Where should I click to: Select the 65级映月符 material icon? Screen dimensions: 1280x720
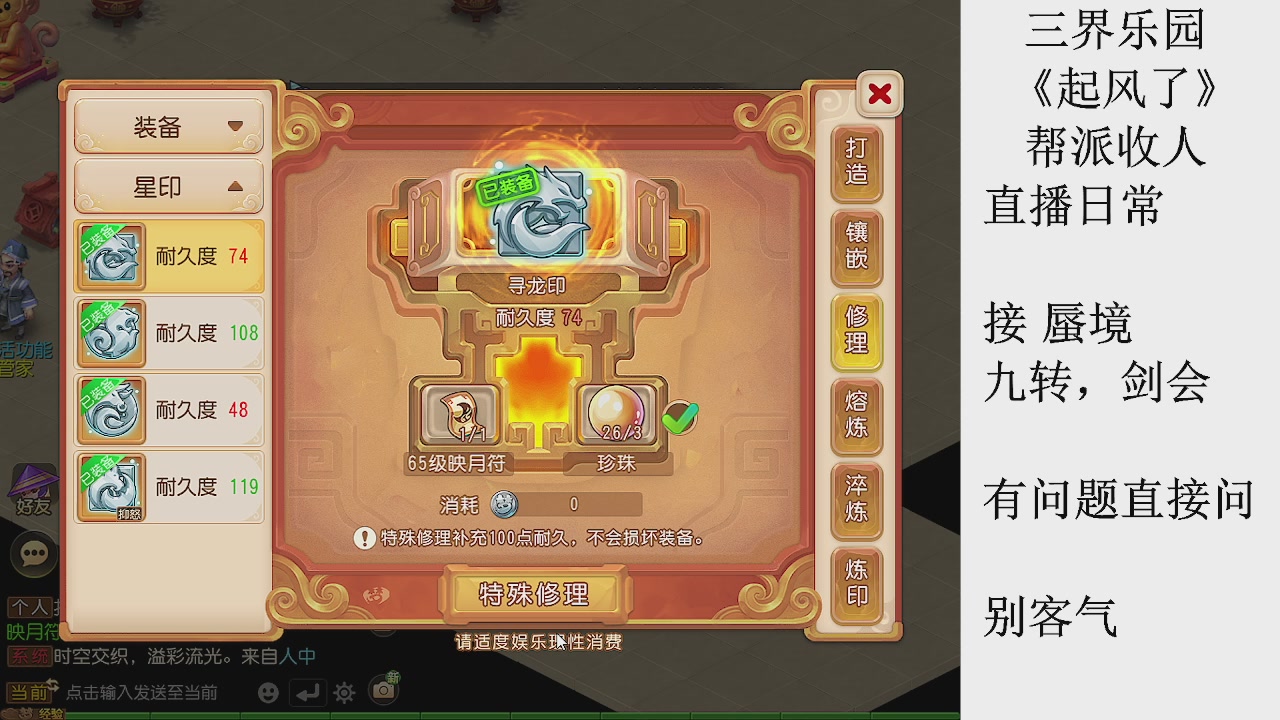(458, 413)
